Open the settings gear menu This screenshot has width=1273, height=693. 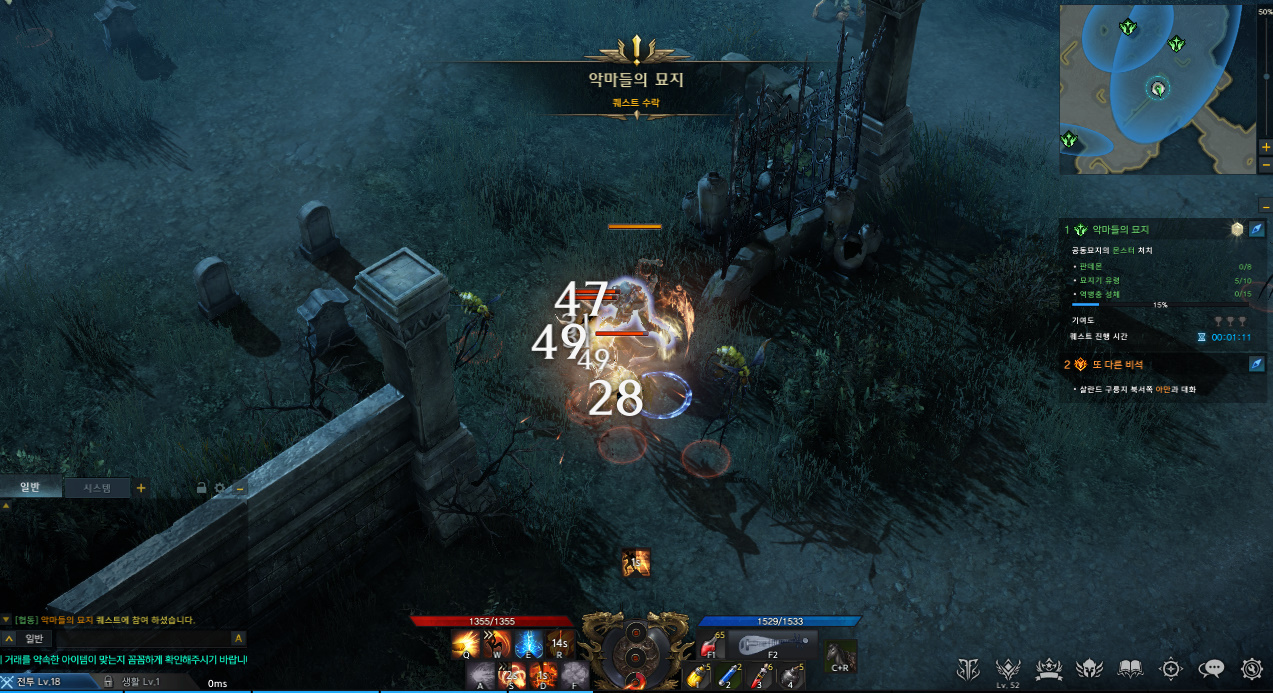tap(1251, 669)
